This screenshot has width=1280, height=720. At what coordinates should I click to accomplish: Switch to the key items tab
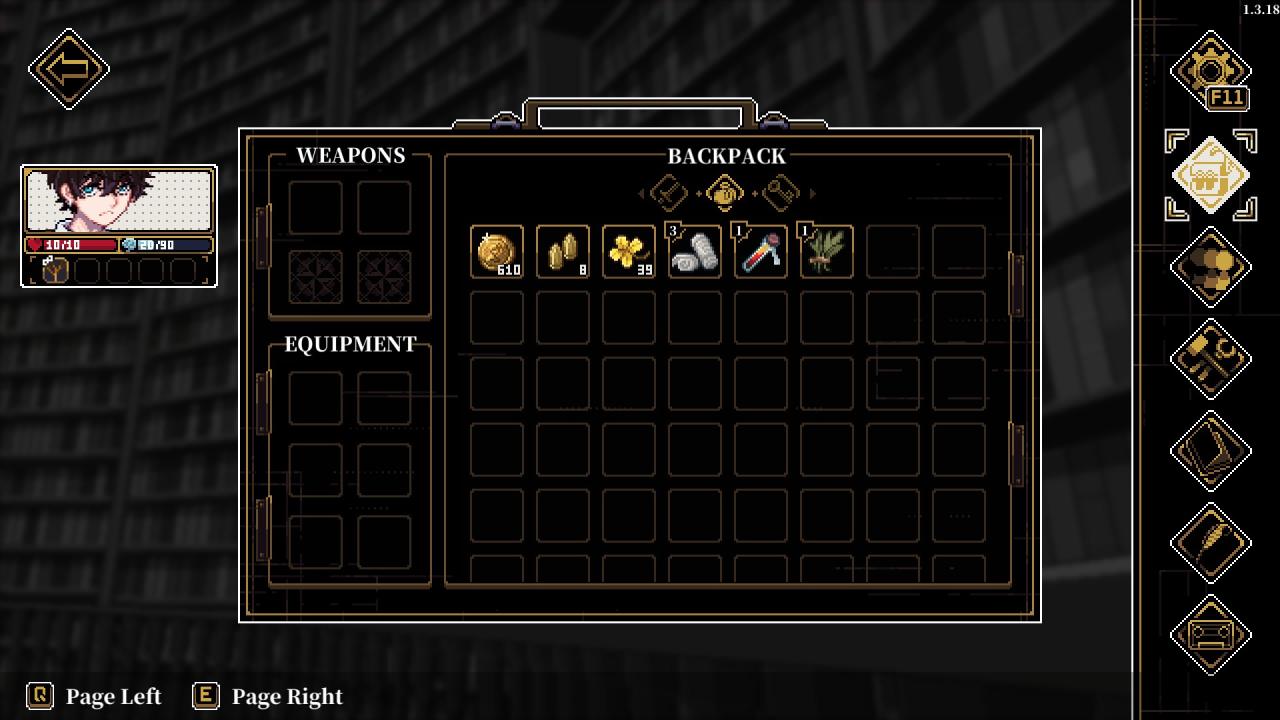coord(780,193)
